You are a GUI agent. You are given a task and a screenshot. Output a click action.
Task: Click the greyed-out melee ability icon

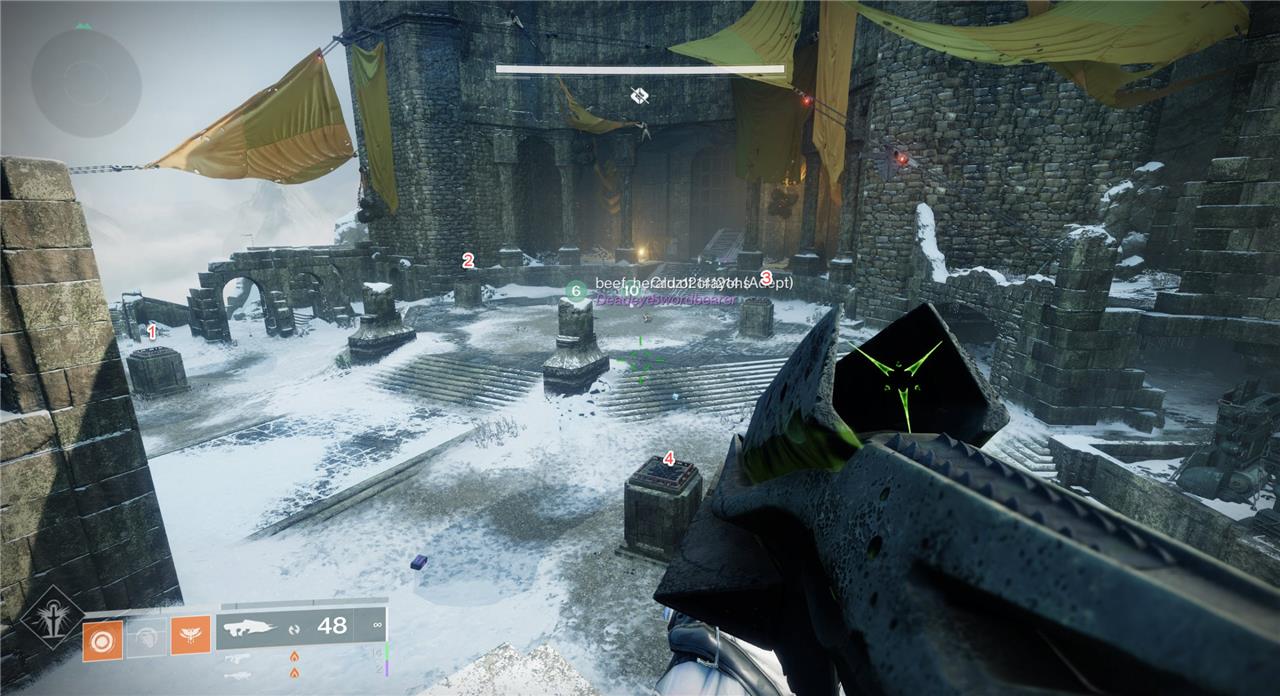pyautogui.click(x=146, y=636)
